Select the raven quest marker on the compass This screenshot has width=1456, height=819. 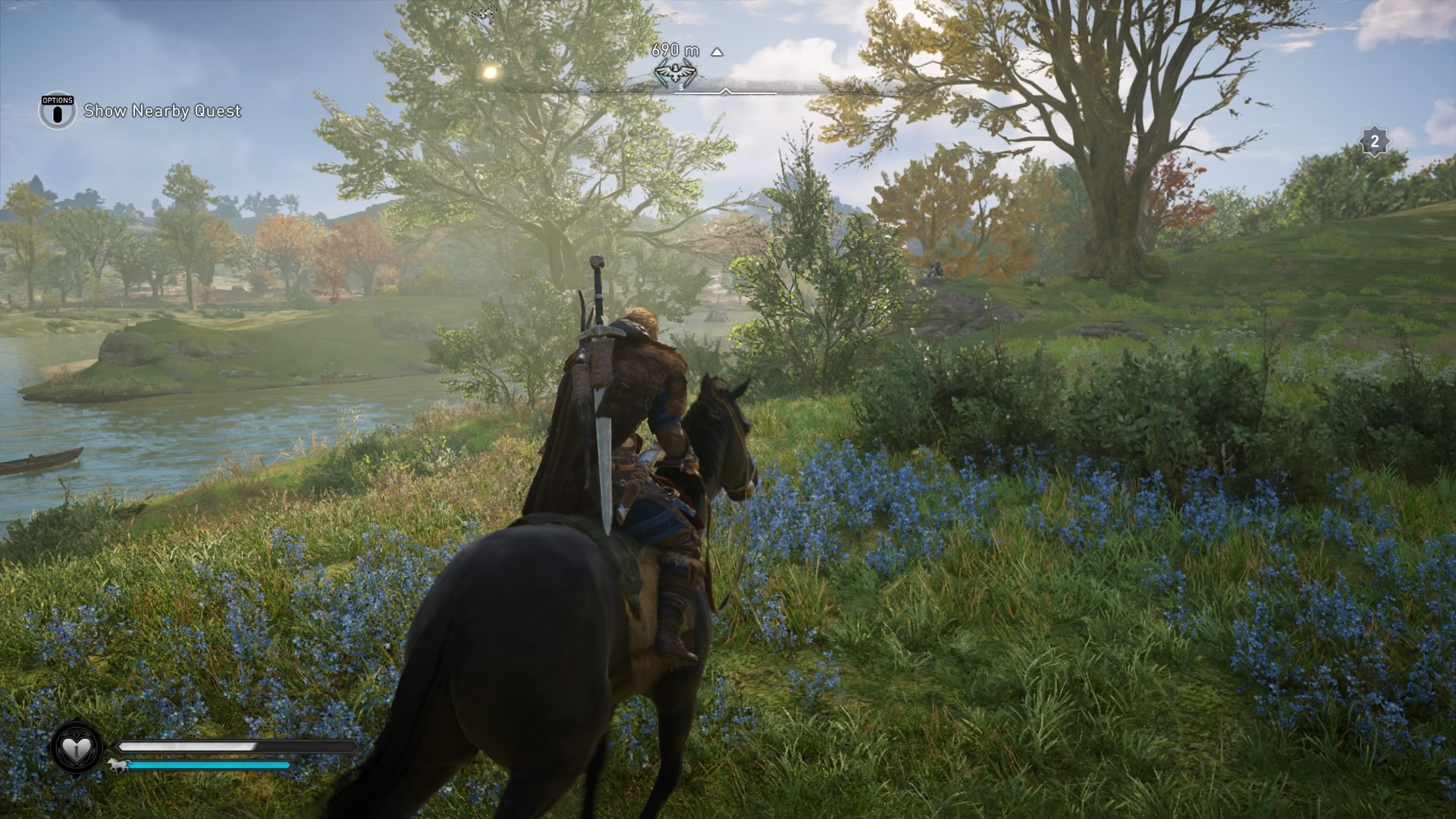coord(674,73)
